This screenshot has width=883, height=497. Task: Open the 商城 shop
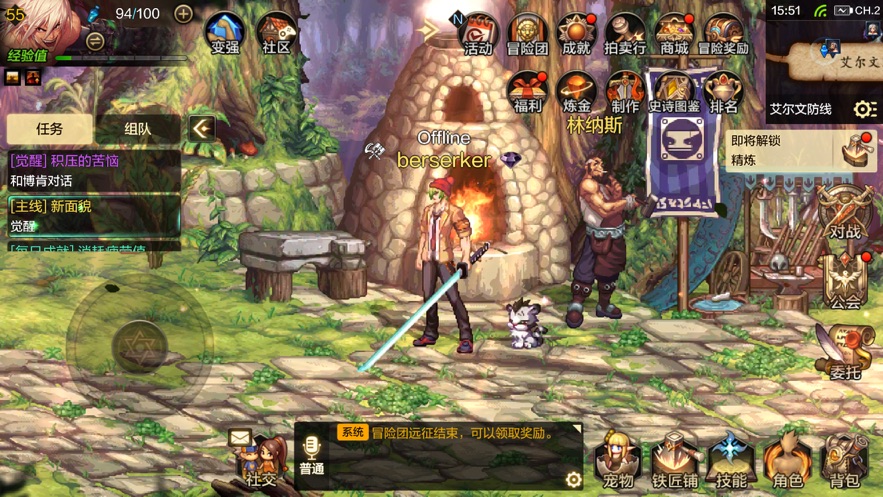click(x=674, y=33)
